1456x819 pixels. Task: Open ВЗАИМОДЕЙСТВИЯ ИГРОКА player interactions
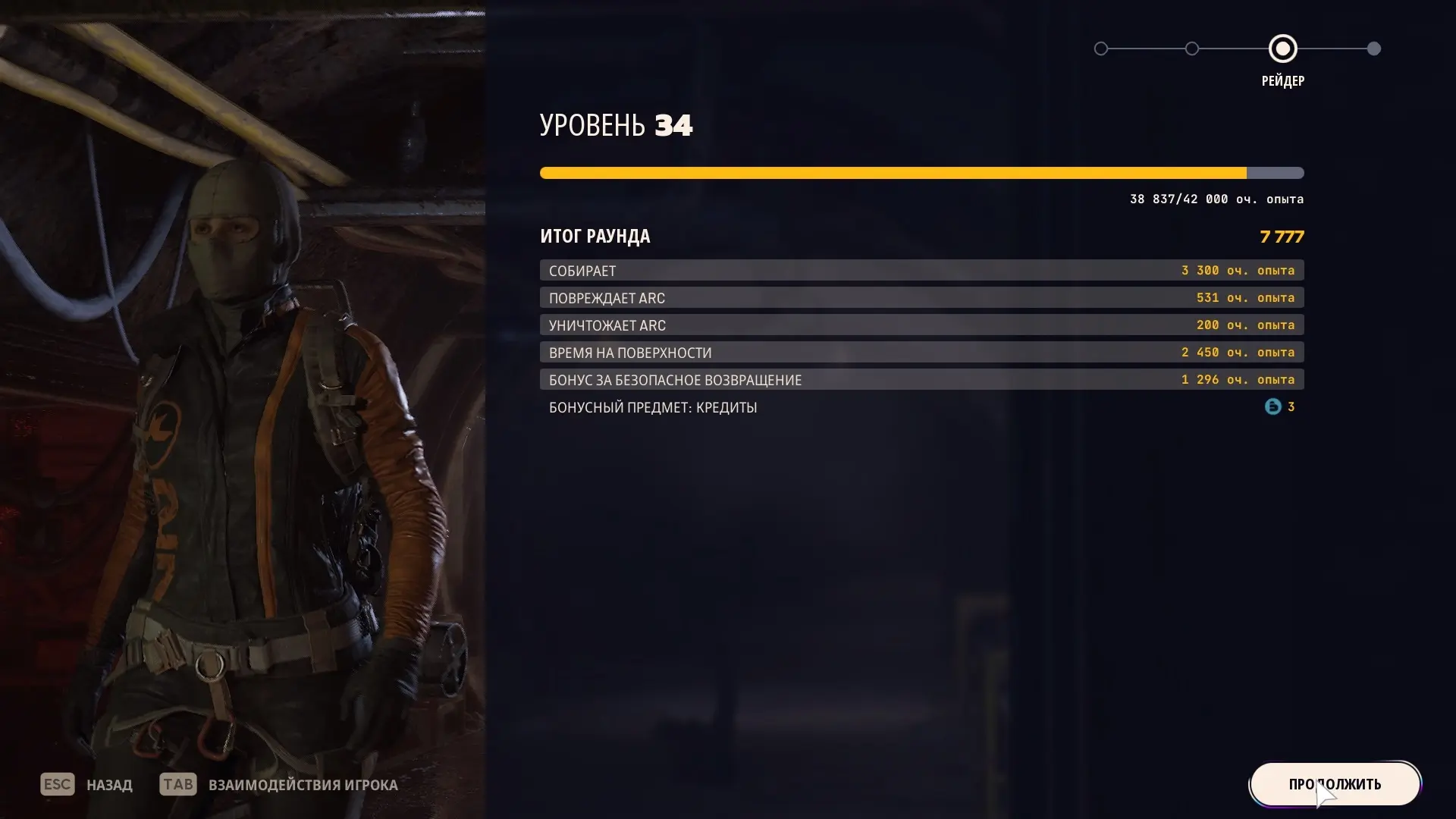tap(303, 785)
